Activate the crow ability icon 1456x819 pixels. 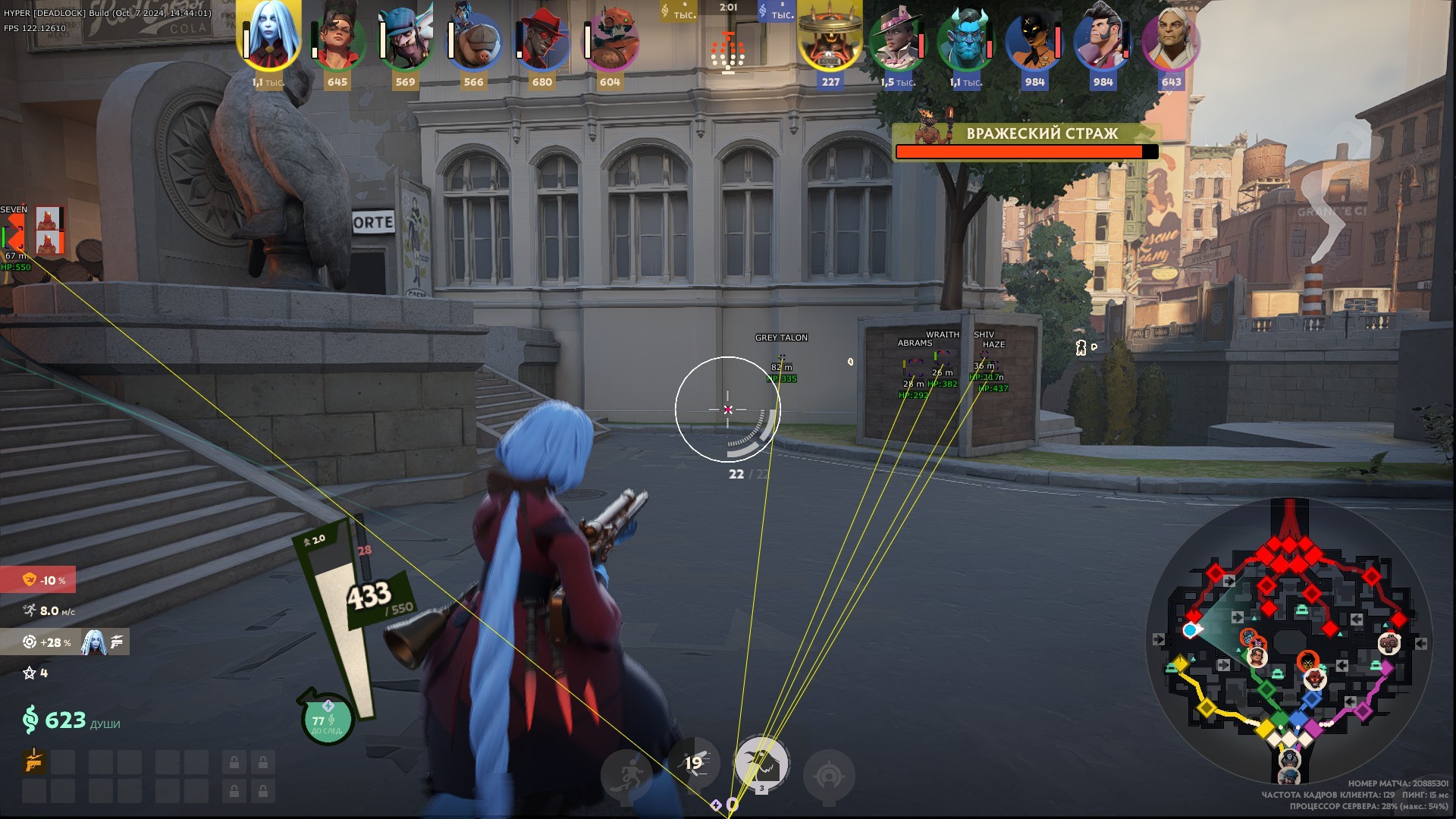[762, 763]
